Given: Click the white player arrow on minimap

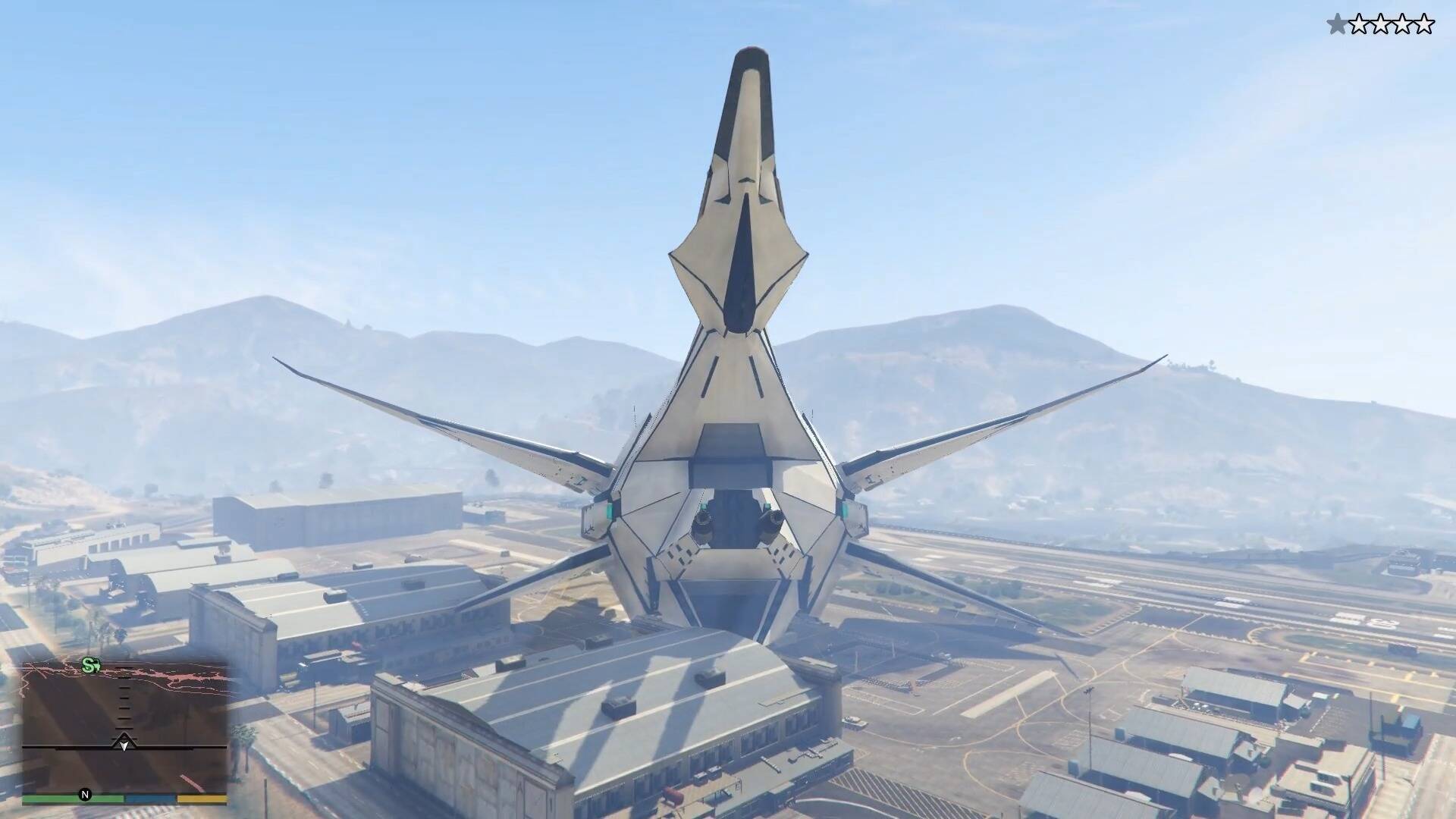Looking at the screenshot, I should pos(124,744).
